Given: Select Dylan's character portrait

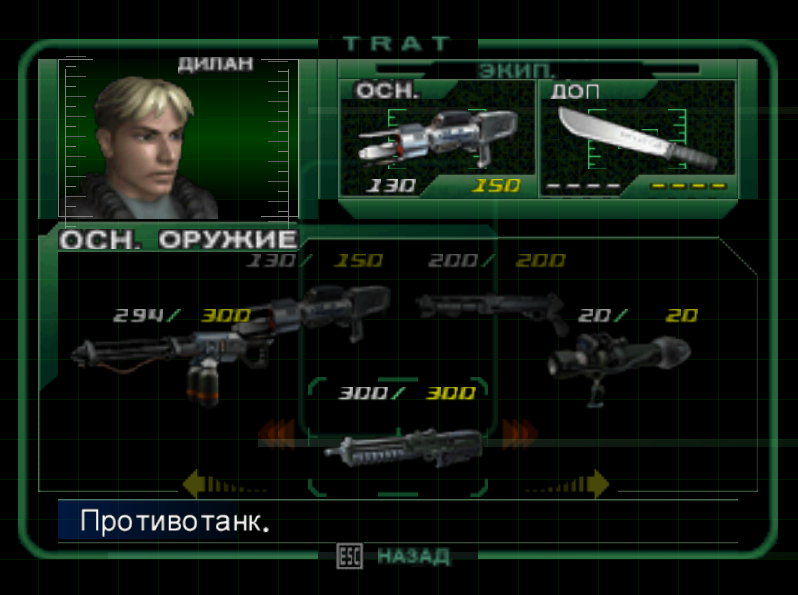Looking at the screenshot, I should coord(178,140).
